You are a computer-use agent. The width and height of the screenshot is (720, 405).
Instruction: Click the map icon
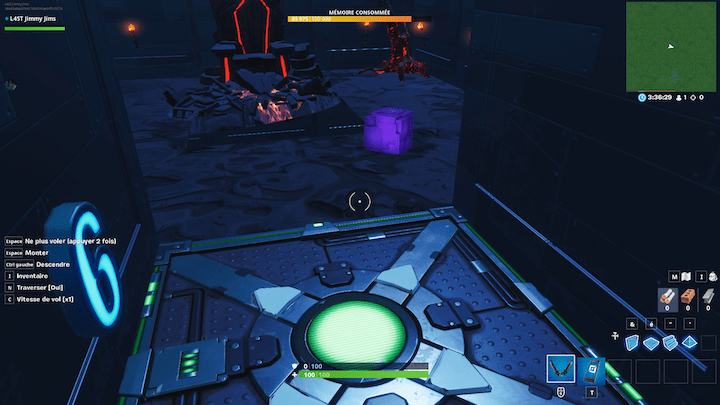click(x=687, y=276)
